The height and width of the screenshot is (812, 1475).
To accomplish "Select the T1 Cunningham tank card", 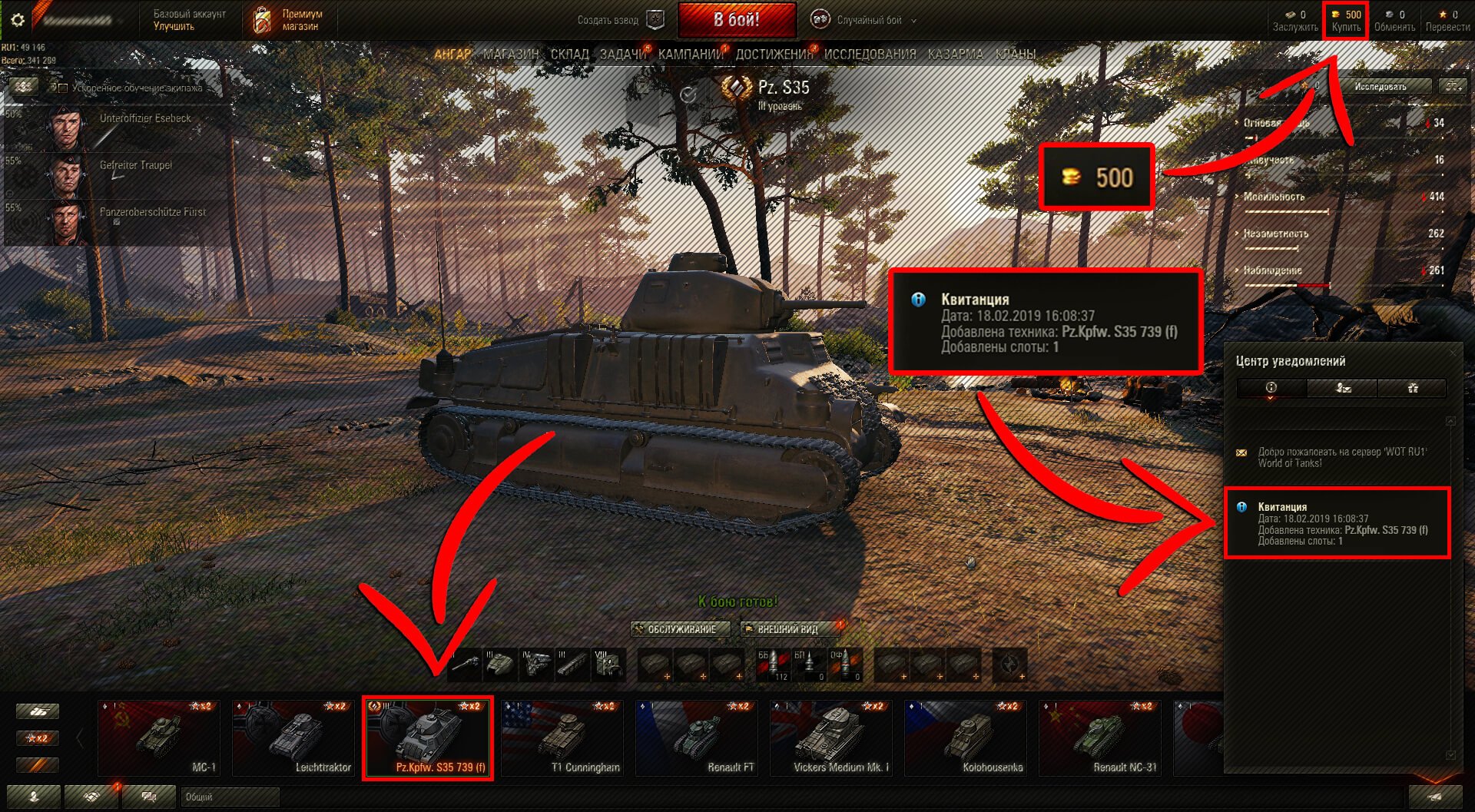I will 562,737.
